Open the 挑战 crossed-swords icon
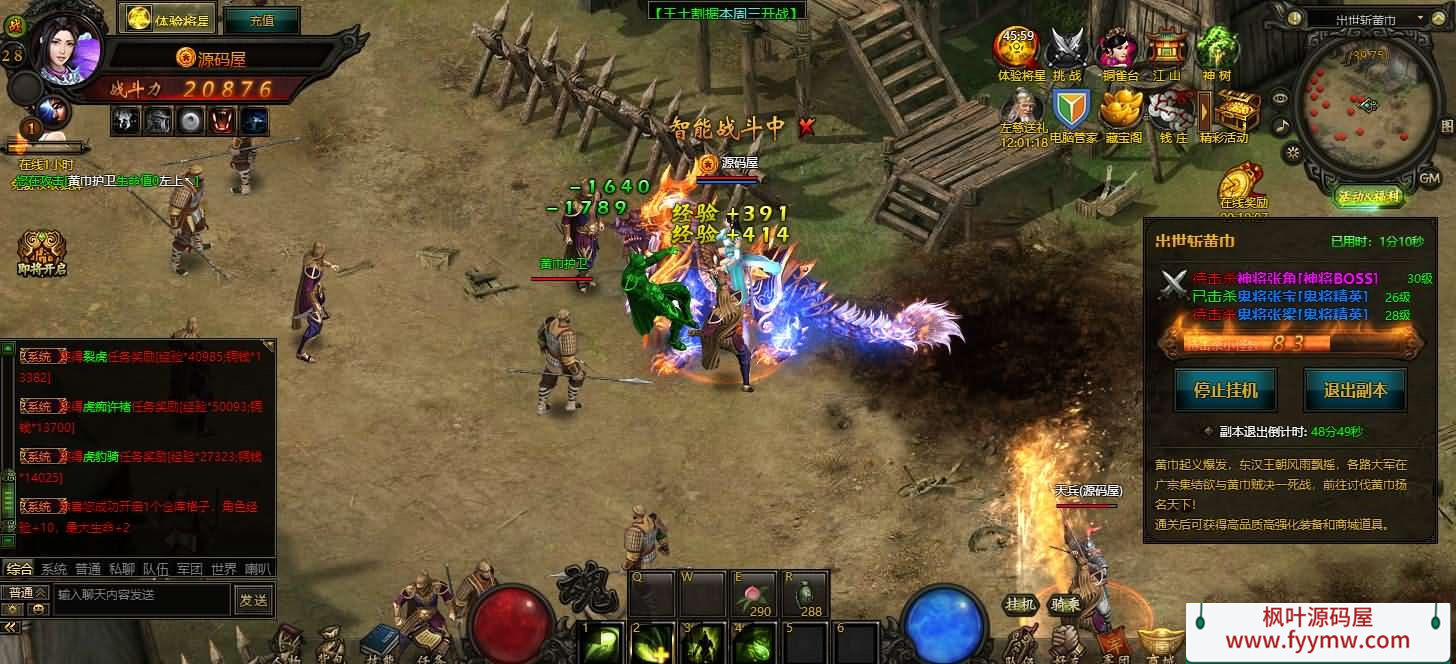This screenshot has width=1456, height=664. pos(1067,52)
